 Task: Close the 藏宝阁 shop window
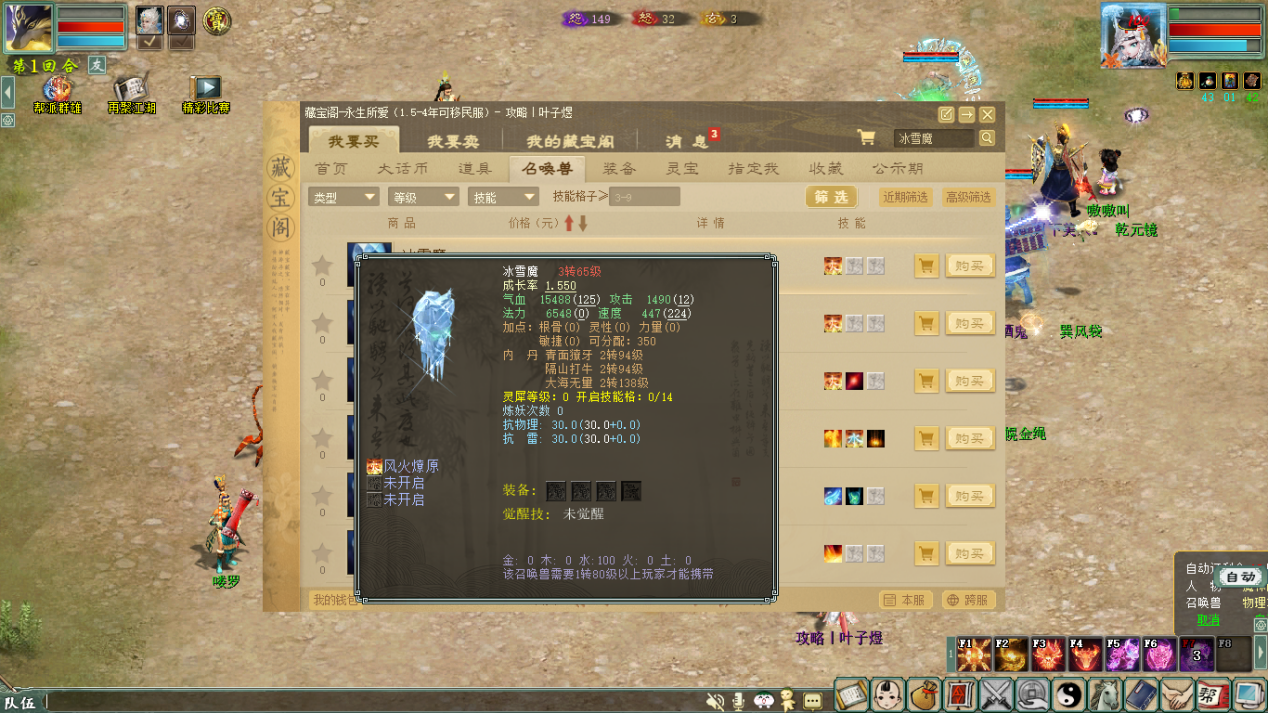tap(987, 115)
